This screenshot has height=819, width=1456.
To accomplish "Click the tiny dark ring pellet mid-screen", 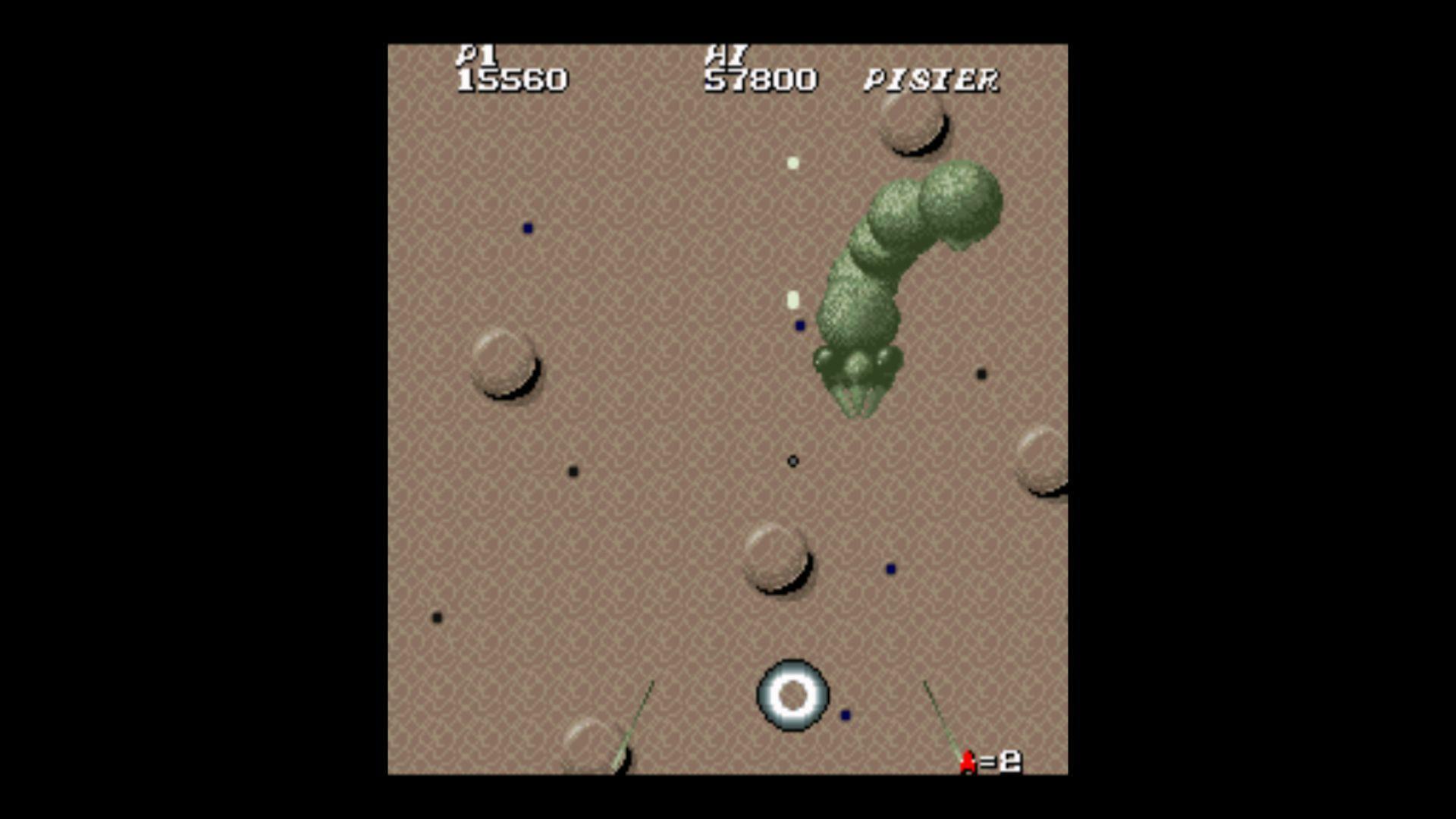I will (x=792, y=460).
